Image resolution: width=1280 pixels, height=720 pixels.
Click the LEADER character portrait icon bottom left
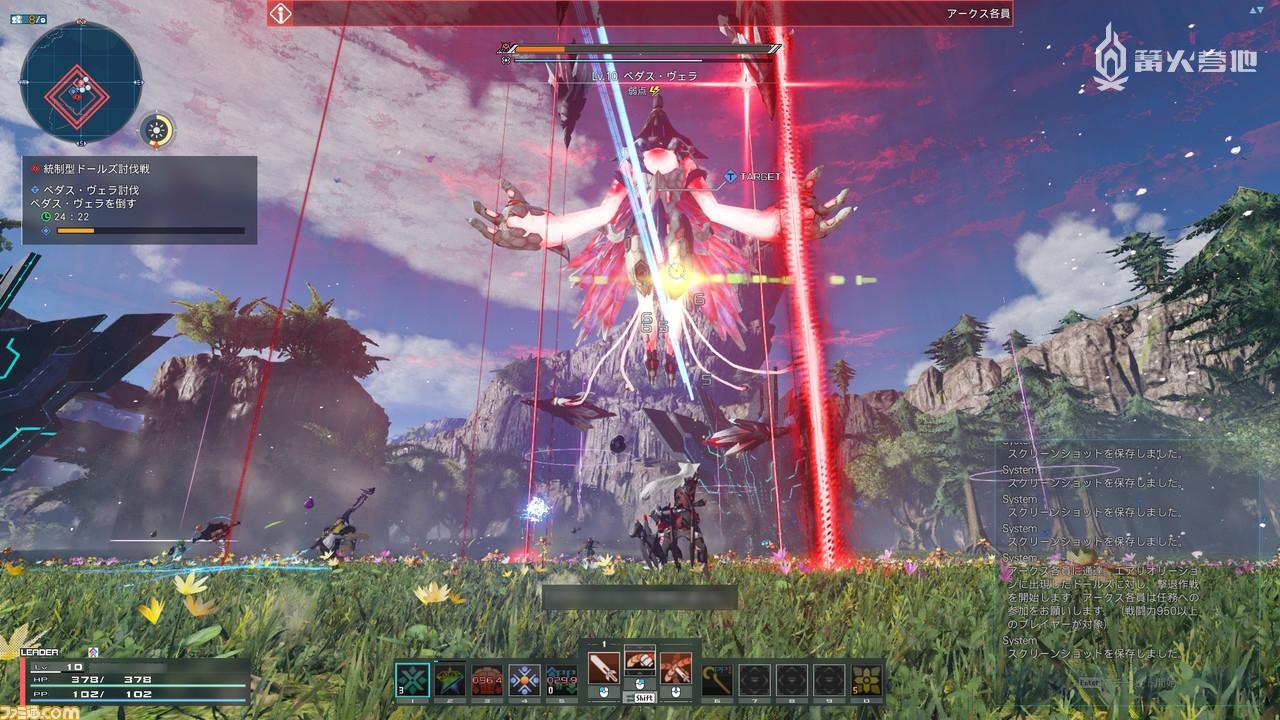pos(95,653)
